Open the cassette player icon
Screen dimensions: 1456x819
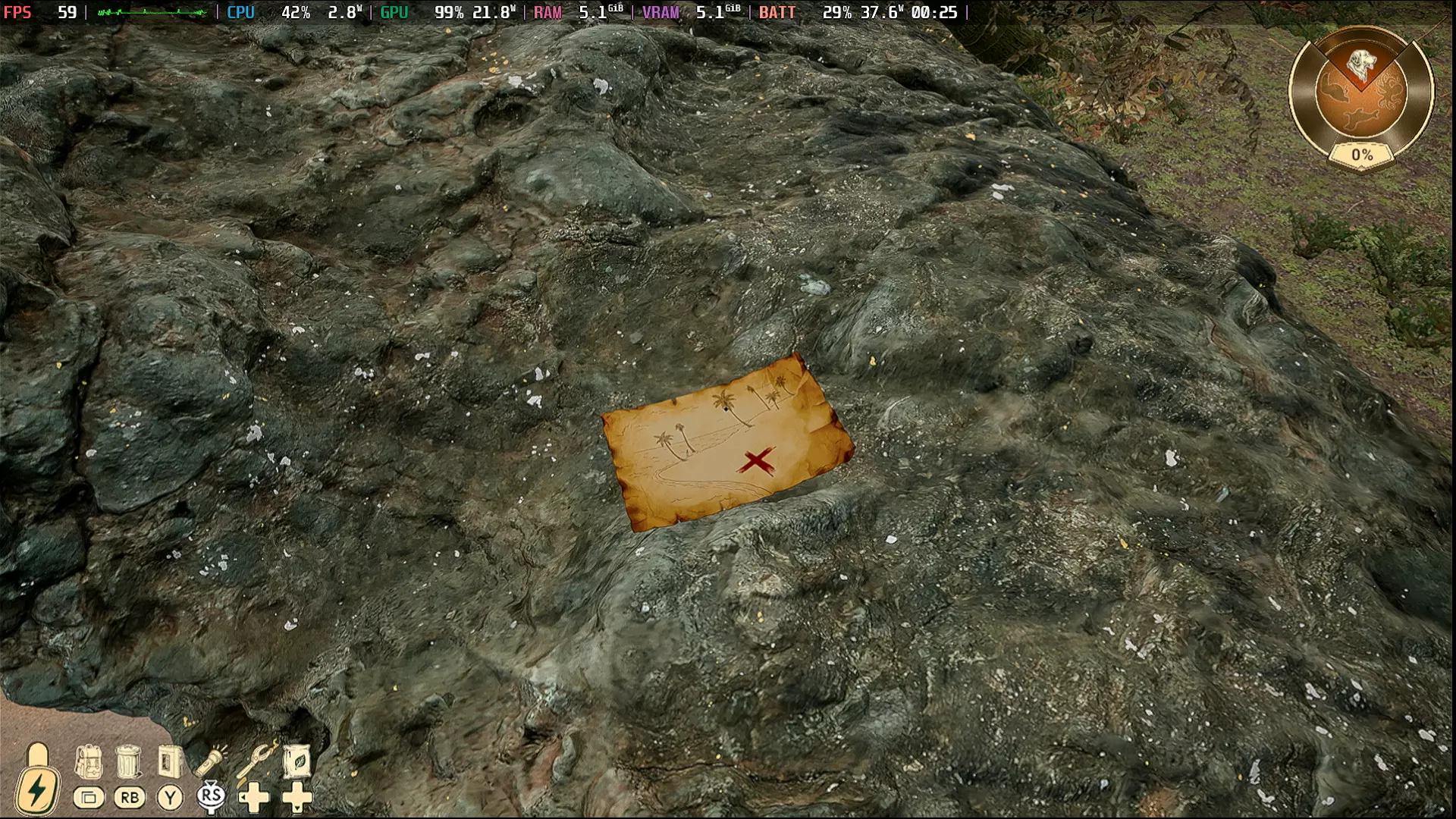pos(170,761)
